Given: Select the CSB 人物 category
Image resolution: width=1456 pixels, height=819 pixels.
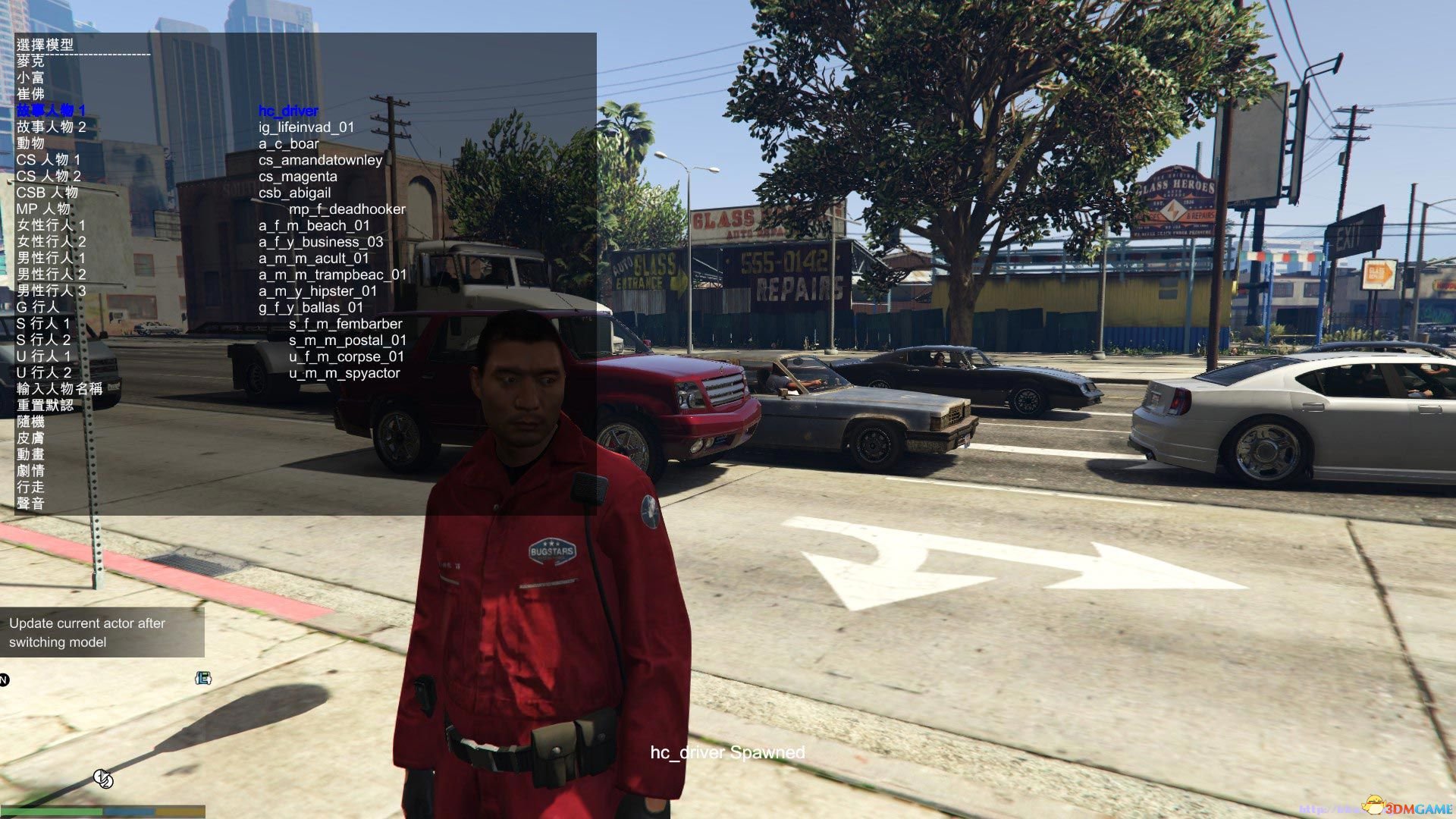Looking at the screenshot, I should (47, 193).
